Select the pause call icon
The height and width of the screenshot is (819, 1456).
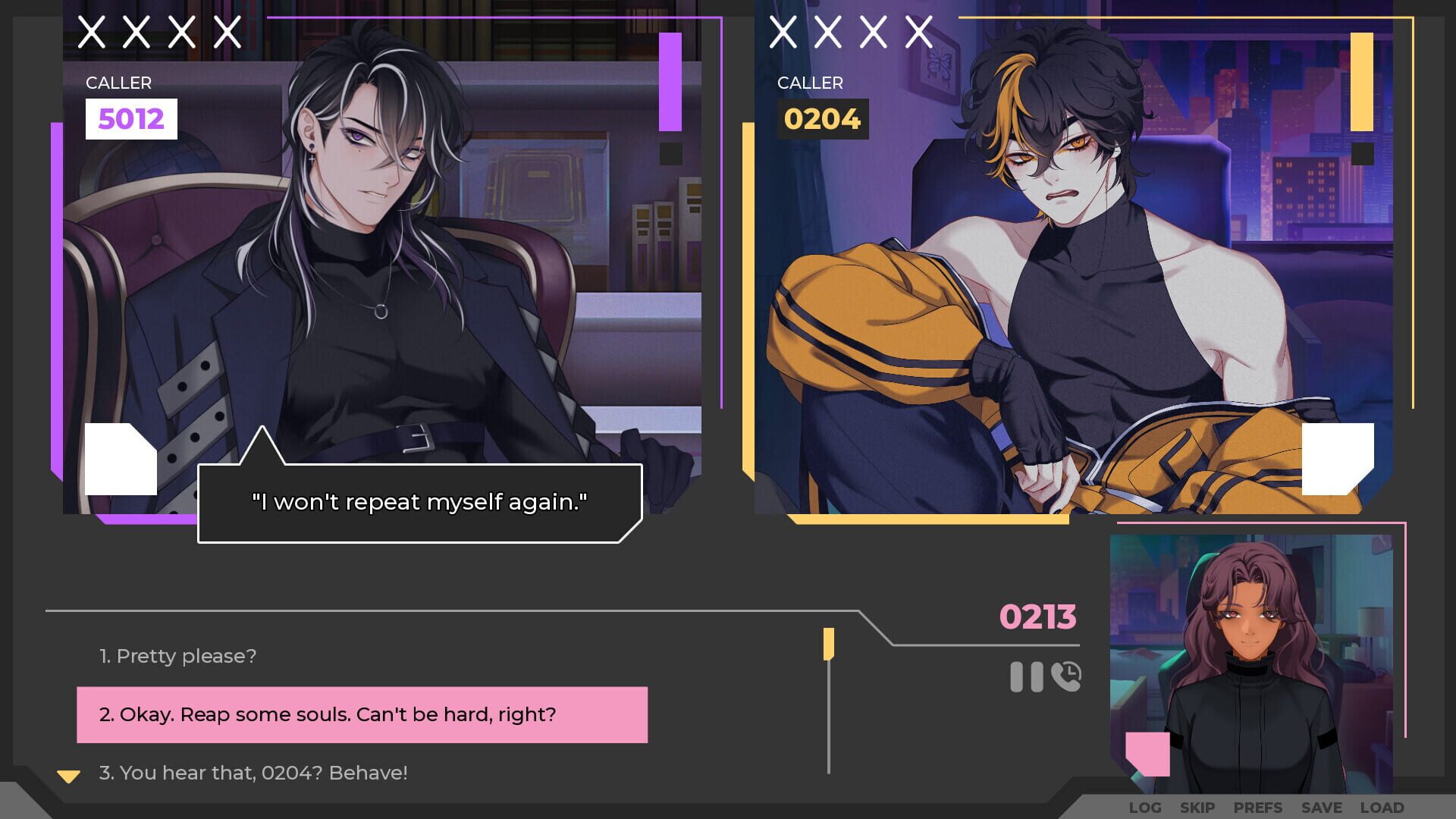click(x=1027, y=676)
